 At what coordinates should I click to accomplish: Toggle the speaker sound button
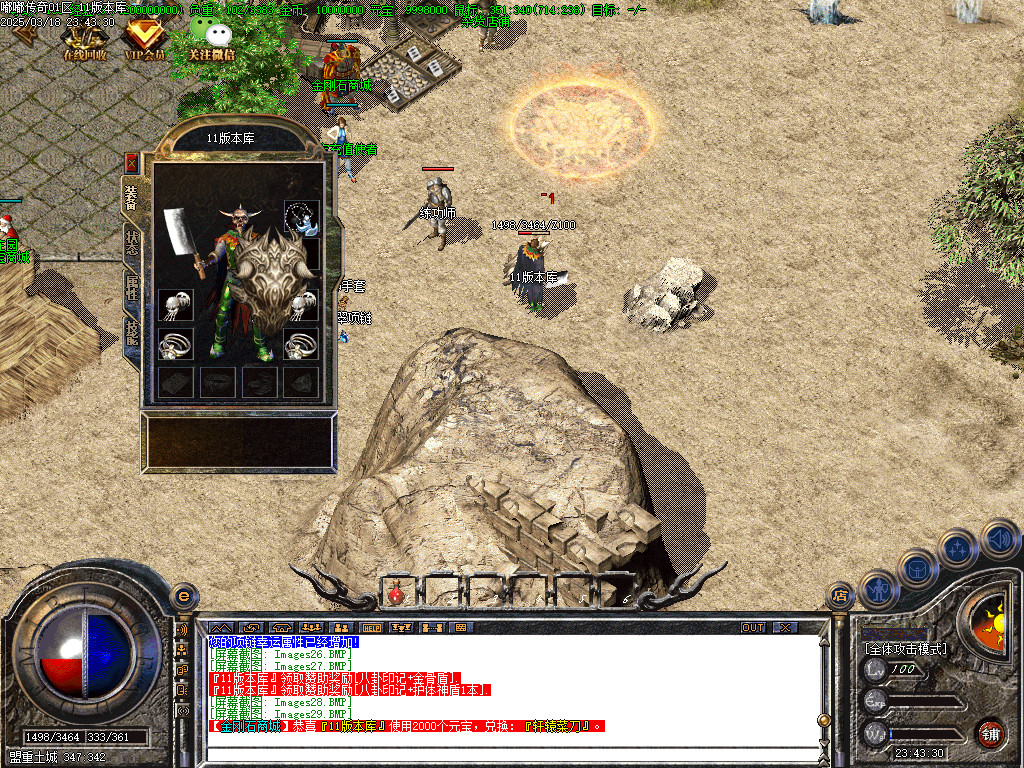point(1000,539)
